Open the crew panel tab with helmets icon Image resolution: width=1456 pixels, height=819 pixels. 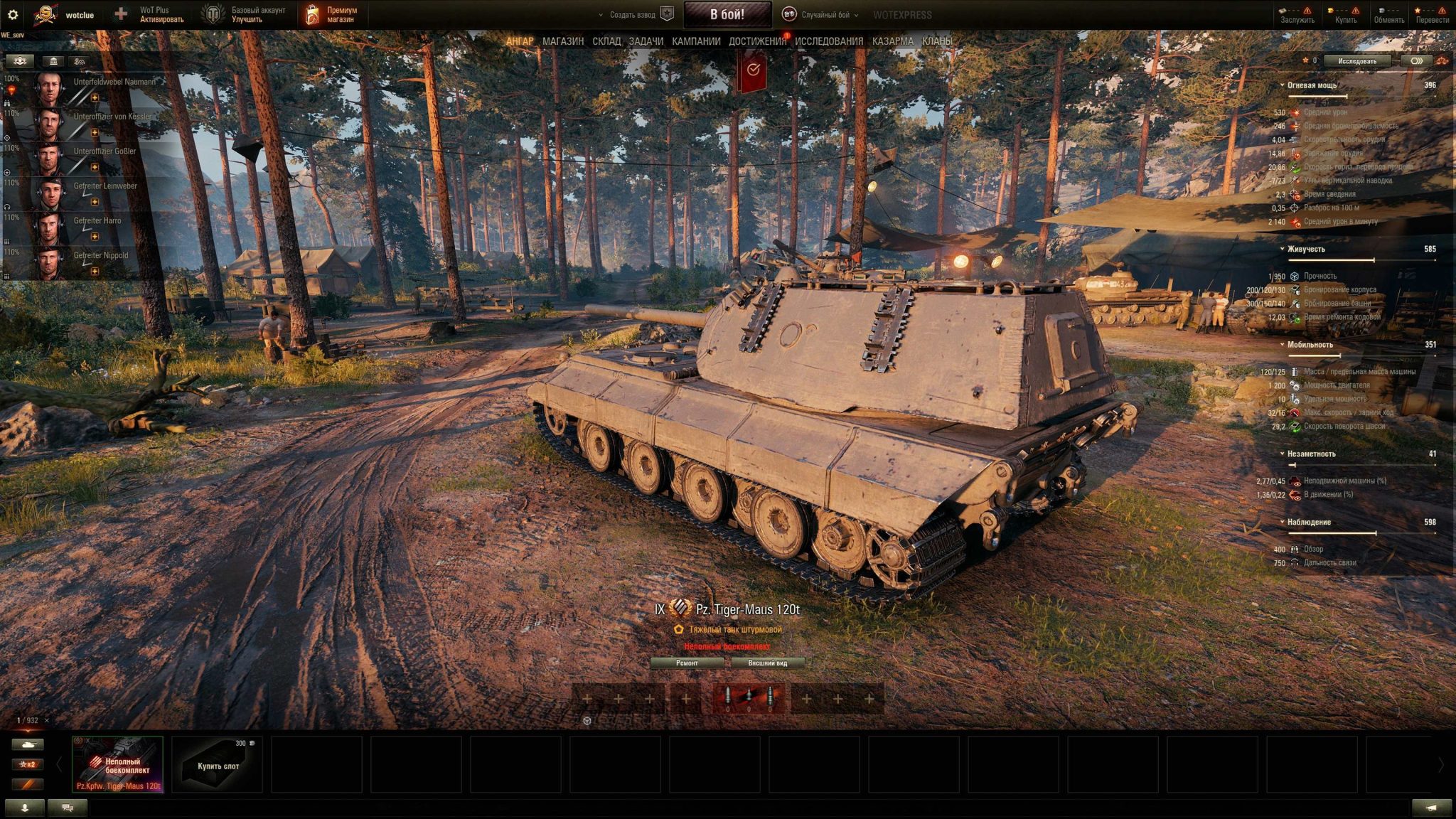point(21,62)
